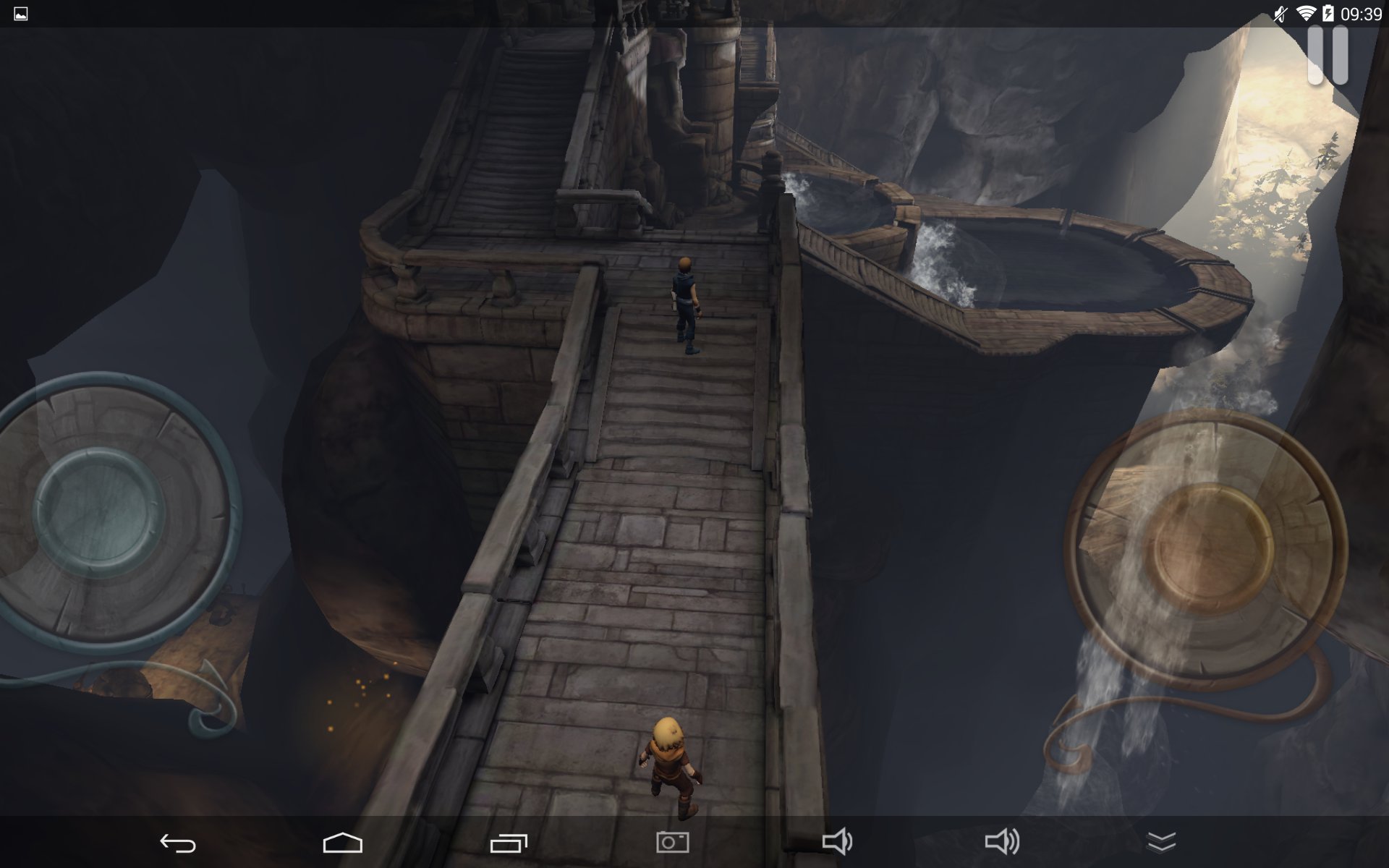1389x868 pixels.
Task: Take a screenshot with the camera icon
Action: pos(672,842)
